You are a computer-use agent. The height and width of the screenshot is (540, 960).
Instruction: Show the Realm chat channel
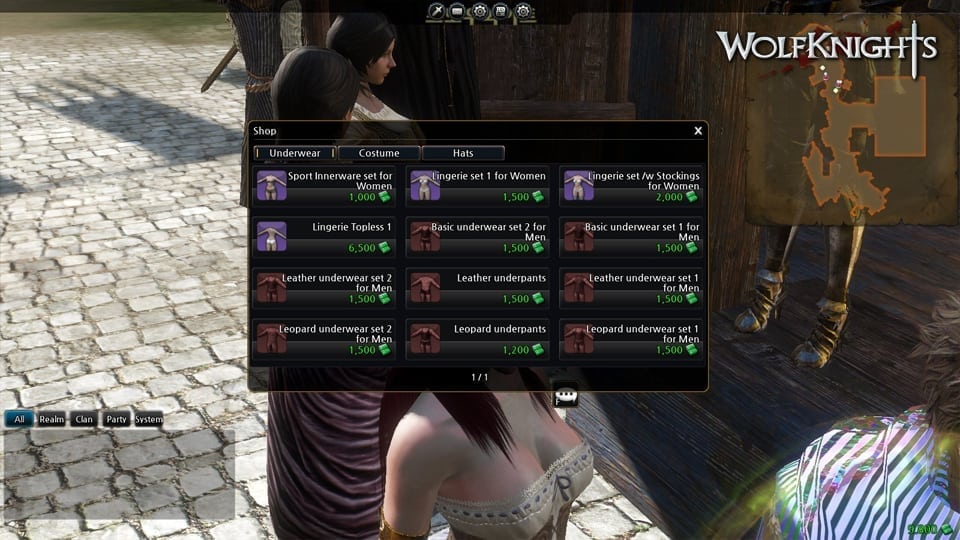coord(52,419)
